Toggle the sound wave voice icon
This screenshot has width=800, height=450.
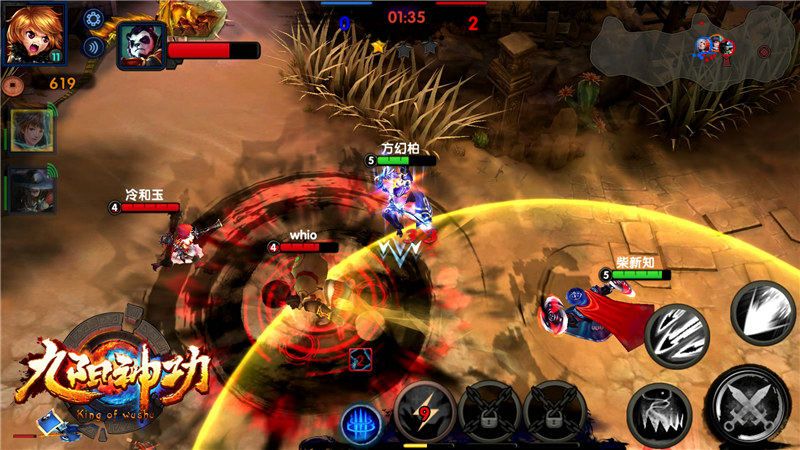[94, 46]
